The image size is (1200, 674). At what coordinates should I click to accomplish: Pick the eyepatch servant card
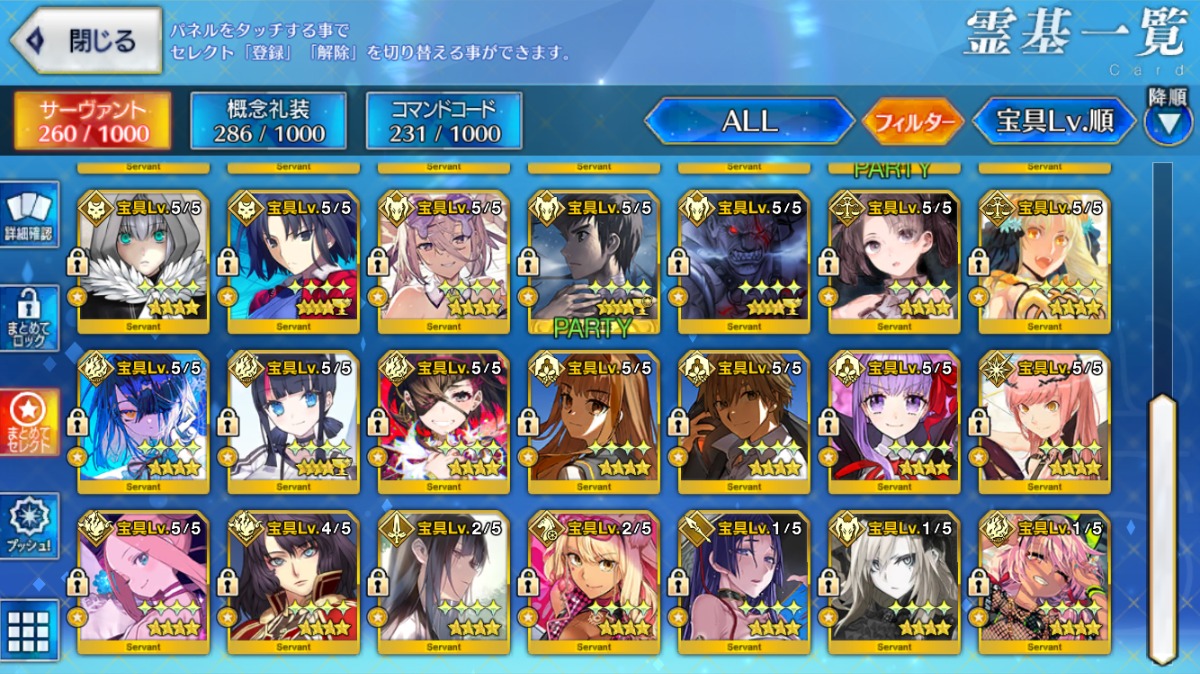(x=443, y=420)
